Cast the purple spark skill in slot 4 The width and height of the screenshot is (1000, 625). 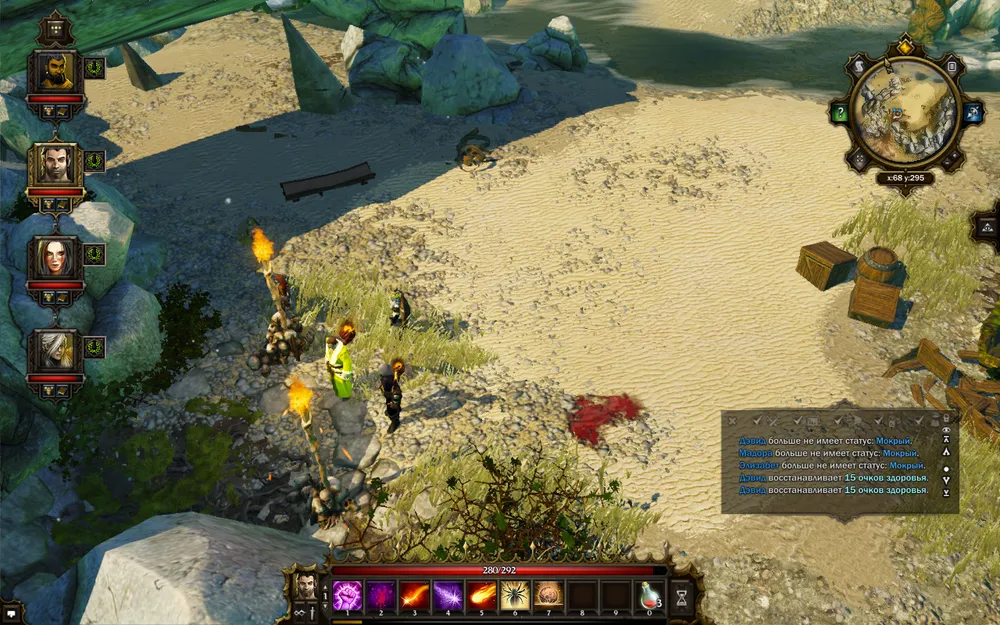(448, 596)
